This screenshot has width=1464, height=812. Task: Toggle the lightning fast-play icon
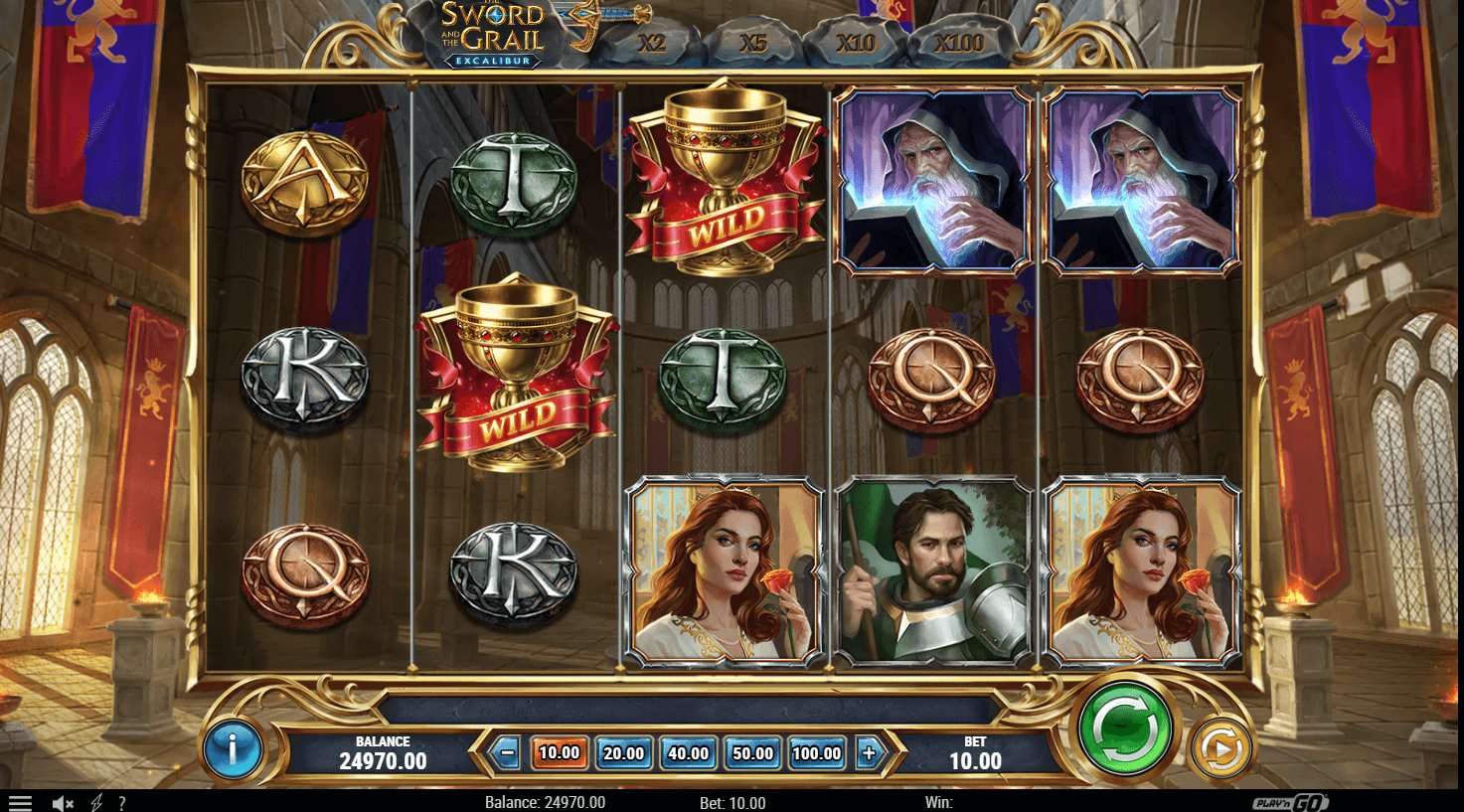(x=96, y=803)
